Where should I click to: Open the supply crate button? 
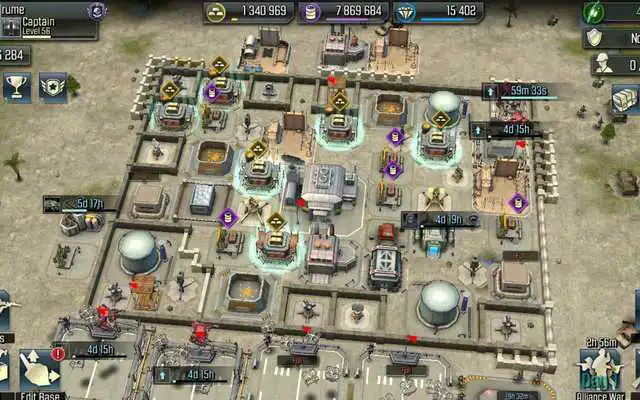coord(625,100)
